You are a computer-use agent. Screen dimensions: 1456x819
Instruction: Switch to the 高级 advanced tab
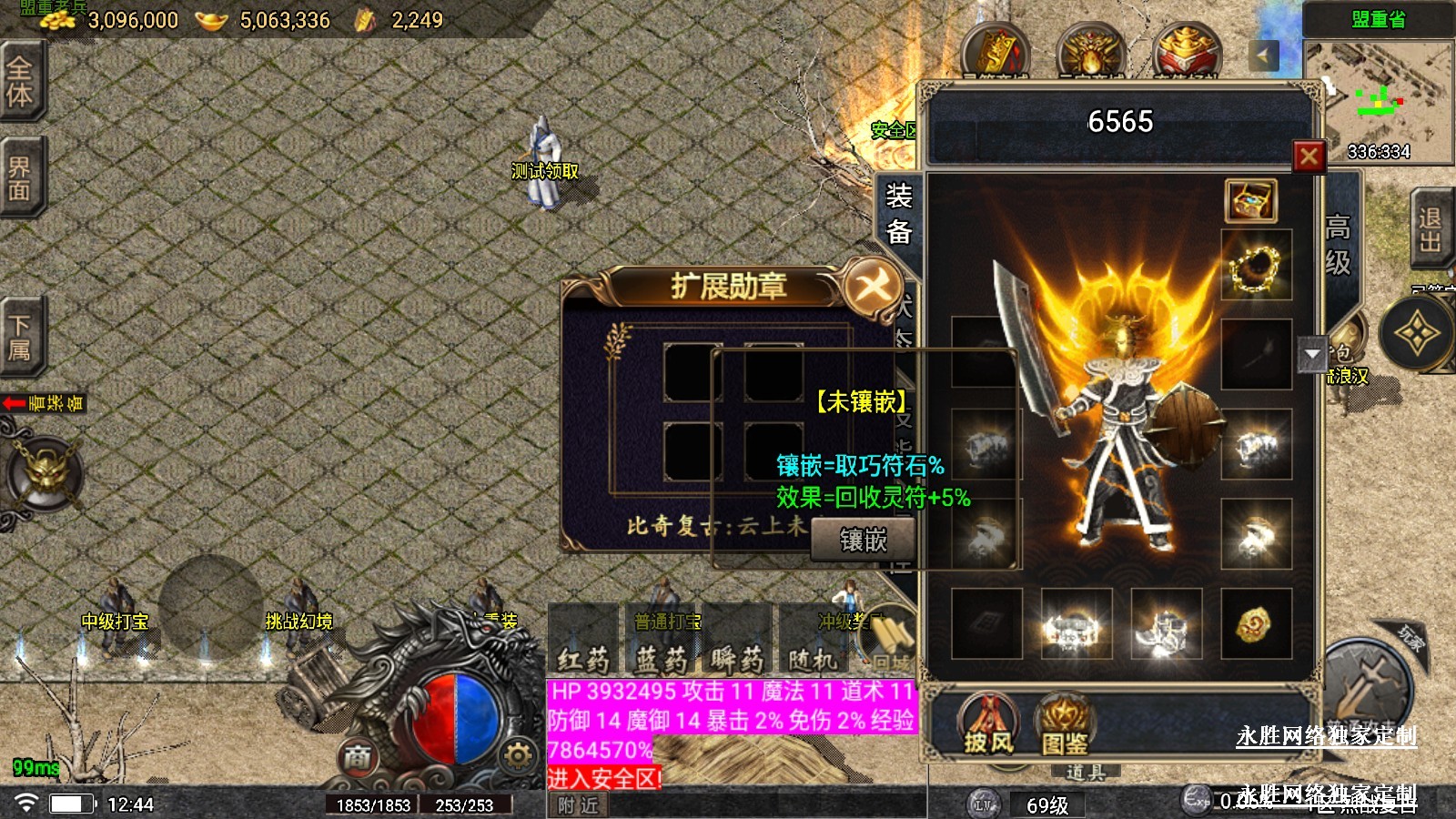pyautogui.click(x=1338, y=244)
